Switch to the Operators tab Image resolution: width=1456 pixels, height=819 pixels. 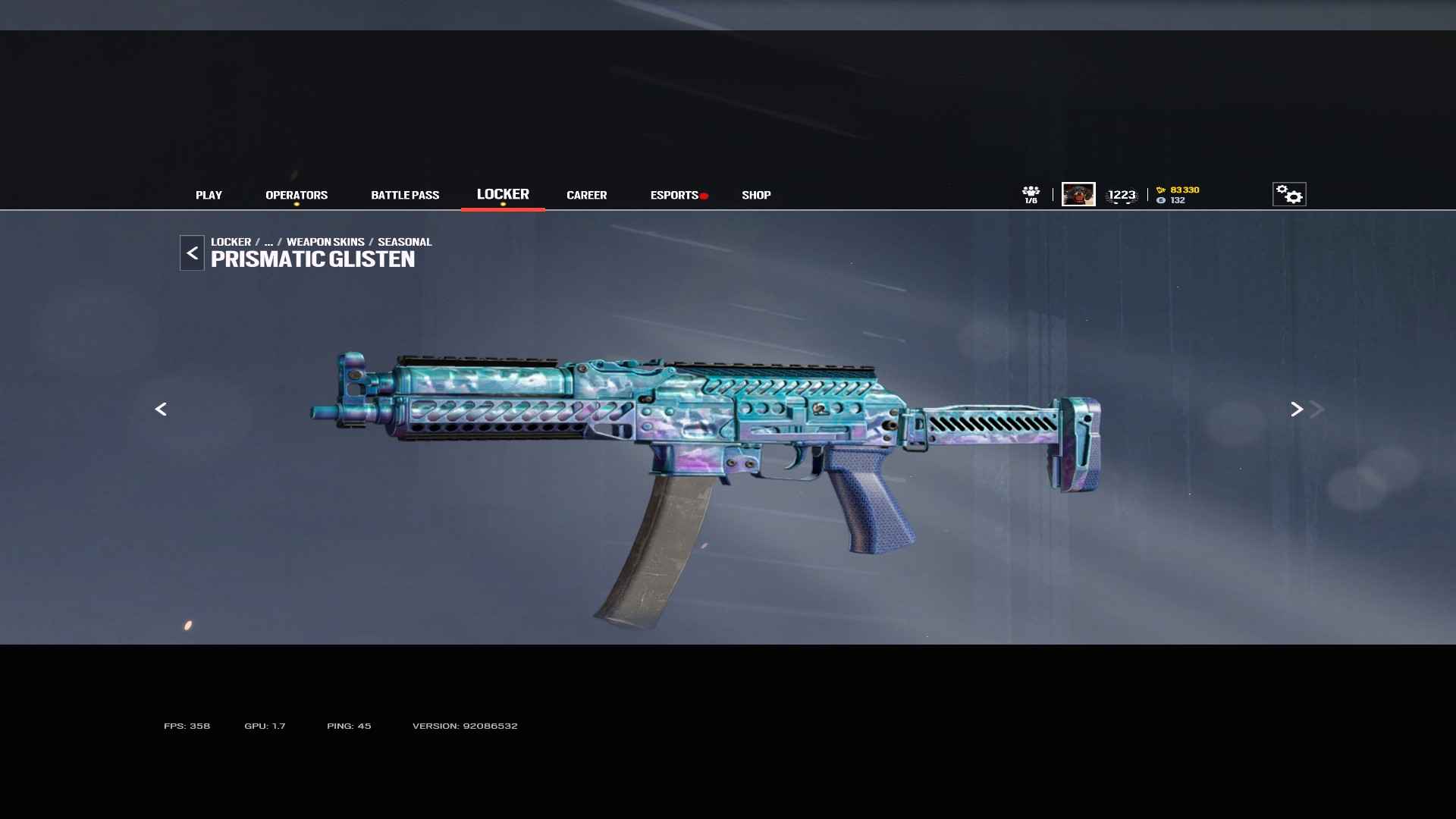coord(297,195)
